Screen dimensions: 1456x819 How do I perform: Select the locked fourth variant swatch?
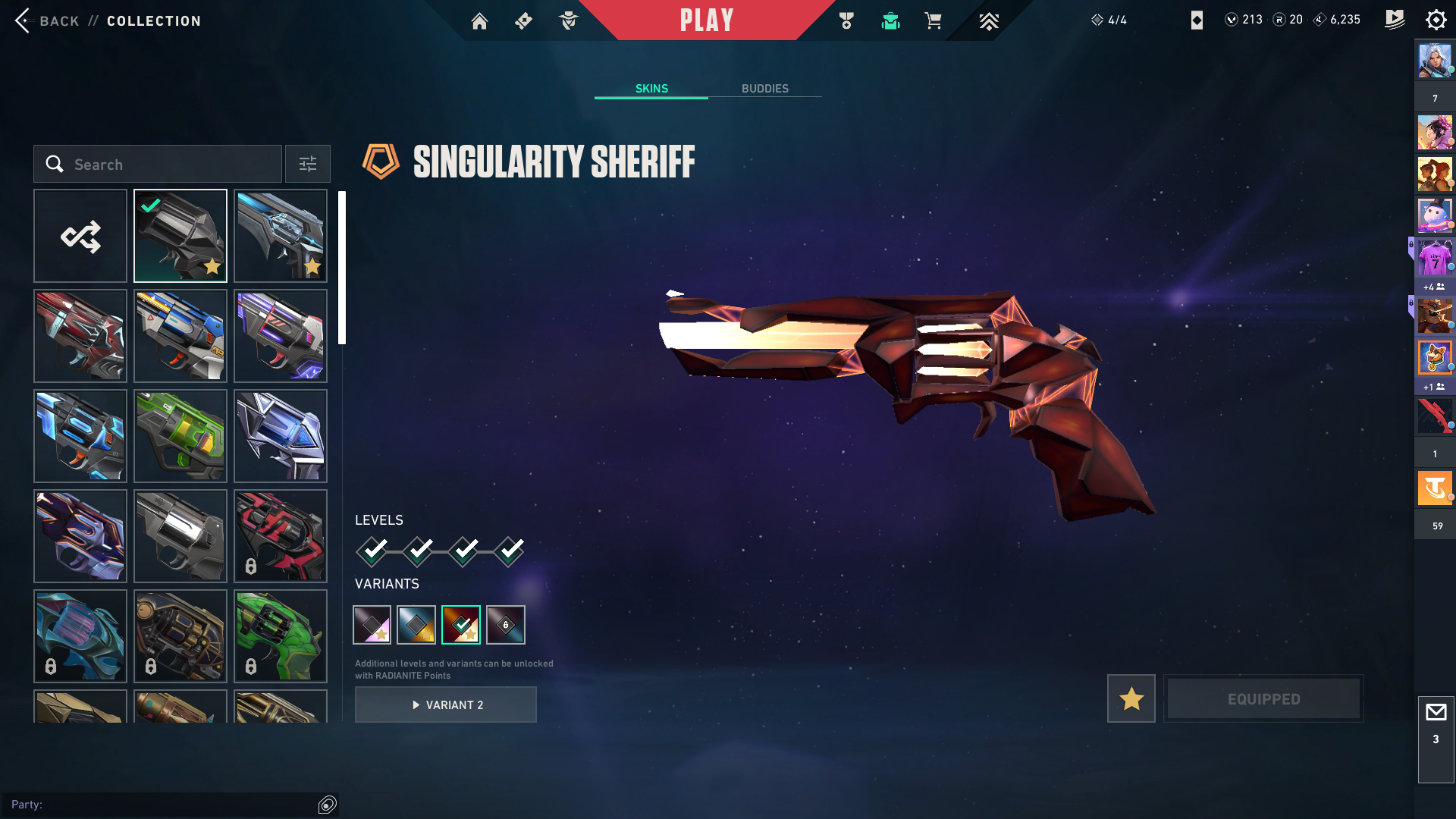pyautogui.click(x=506, y=625)
